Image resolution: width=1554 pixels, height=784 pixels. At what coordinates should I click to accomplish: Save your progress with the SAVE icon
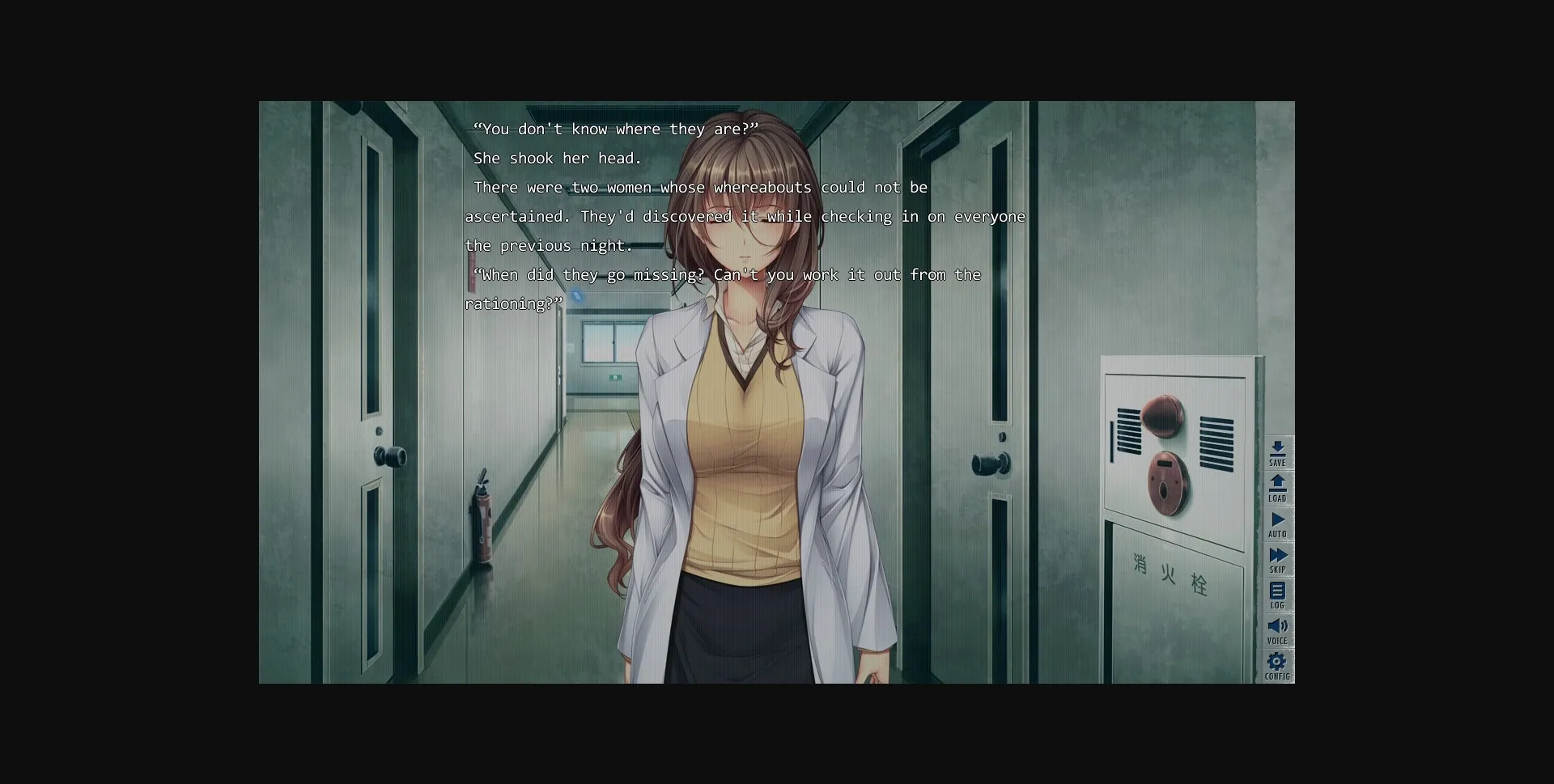click(x=1279, y=453)
